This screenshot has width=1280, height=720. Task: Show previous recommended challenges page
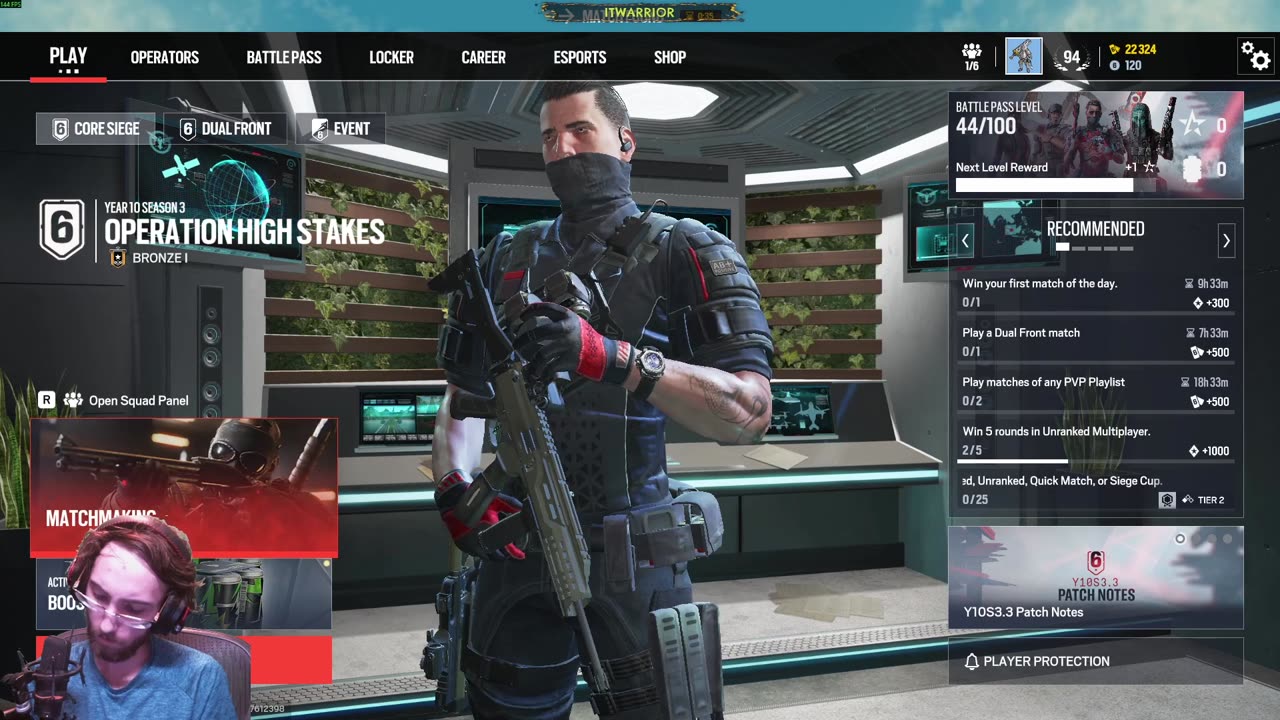(x=965, y=241)
